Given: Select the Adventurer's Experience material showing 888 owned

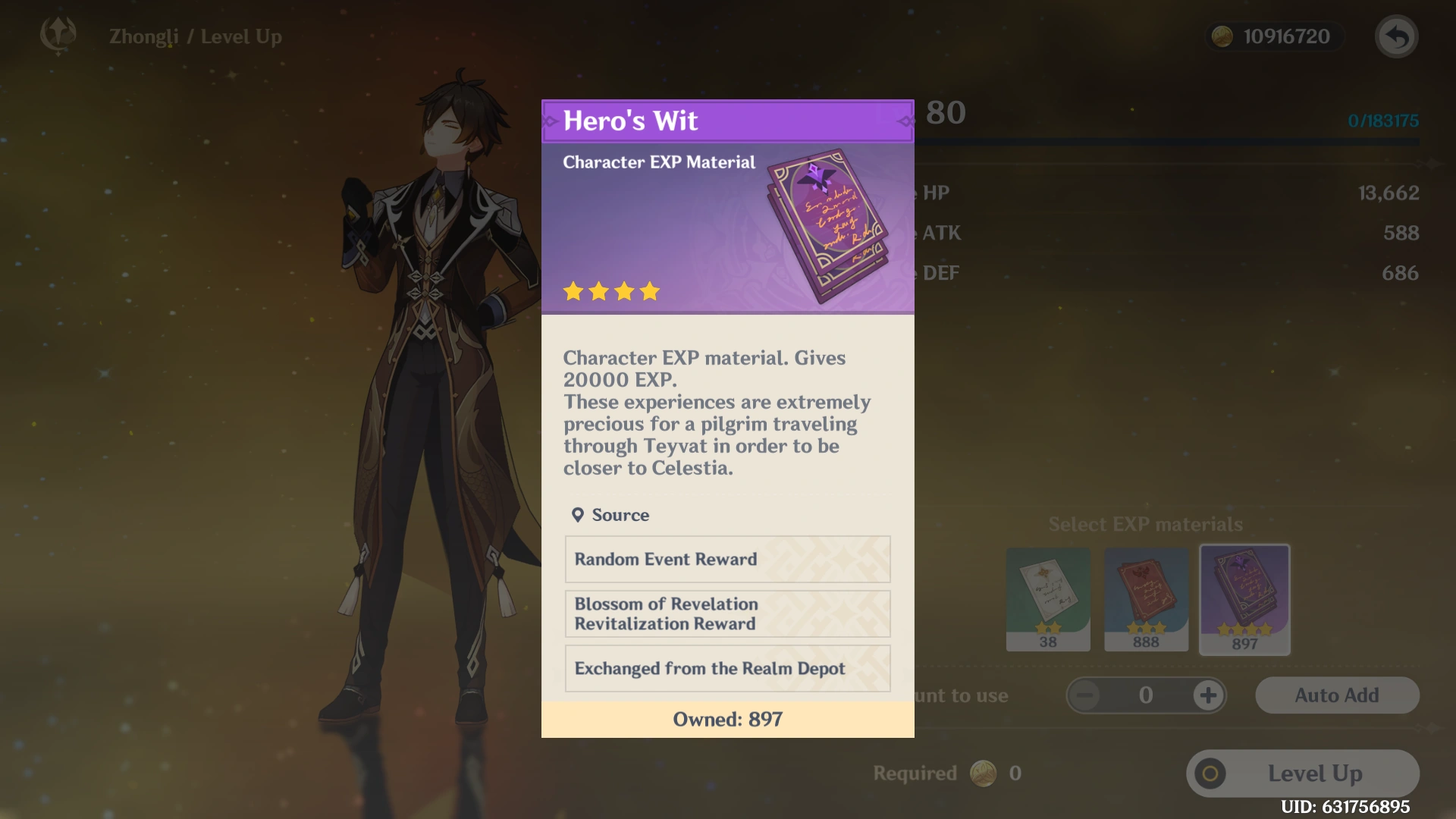Looking at the screenshot, I should click(1146, 599).
